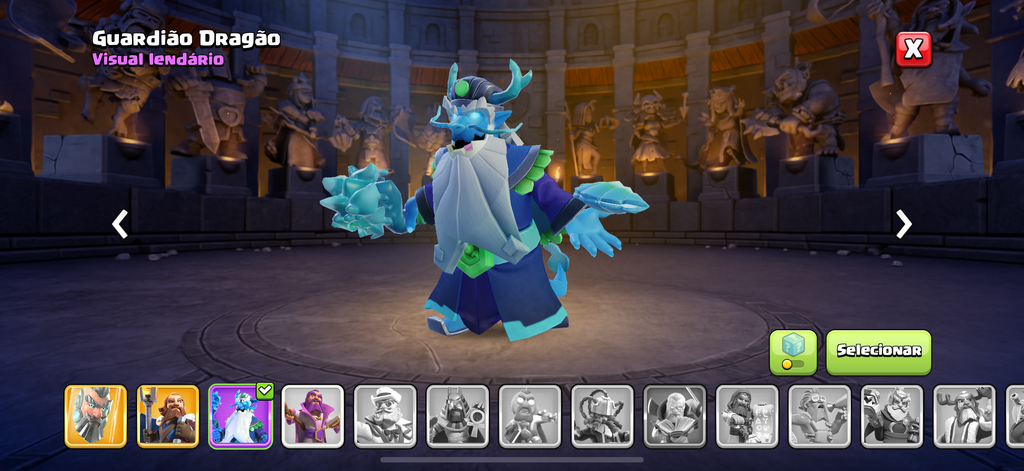The image size is (1024, 471).
Task: Choose the locked hooded warden with rune tablet
Action: click(x=747, y=416)
